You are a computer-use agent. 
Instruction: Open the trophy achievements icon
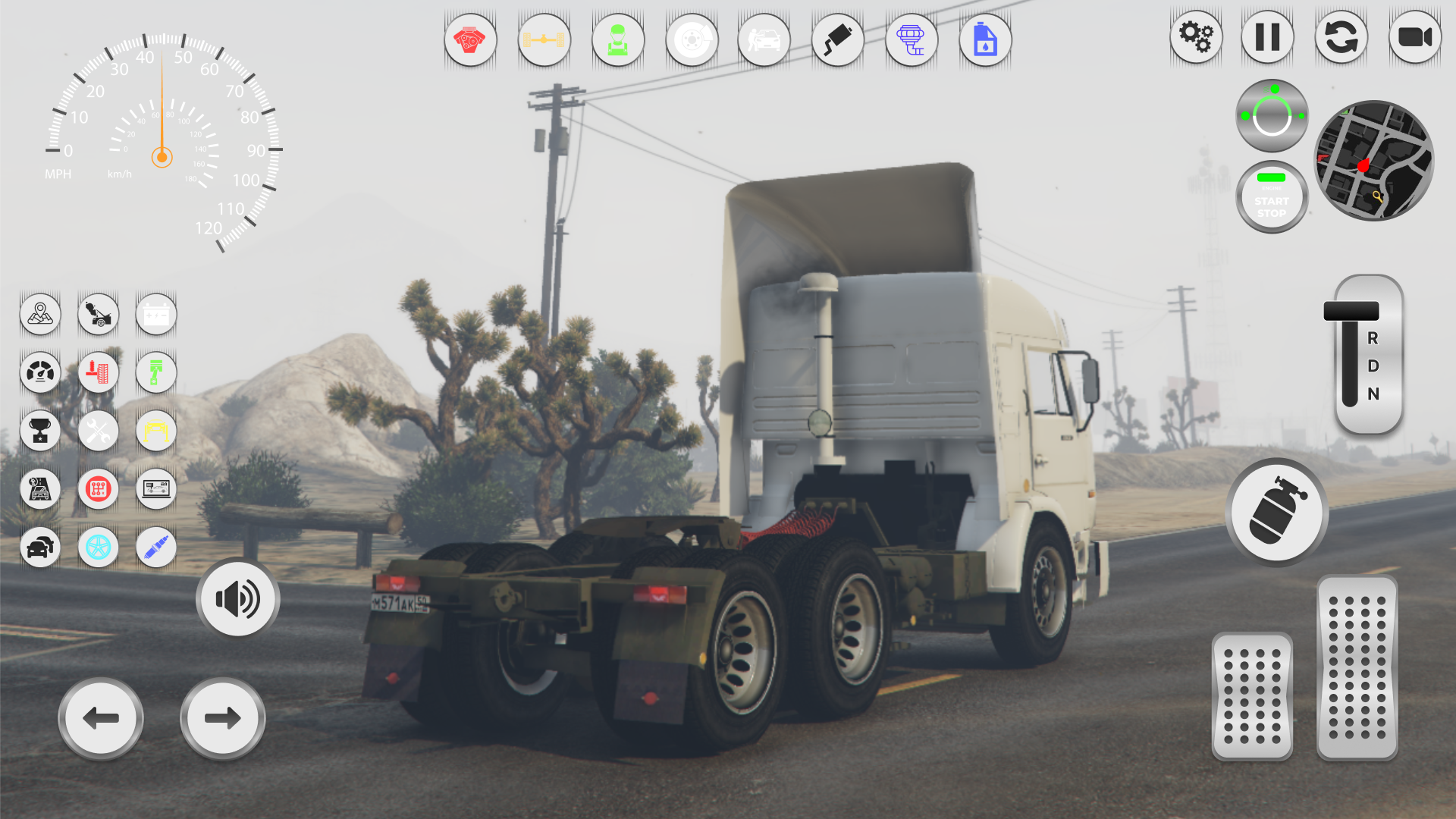(40, 431)
